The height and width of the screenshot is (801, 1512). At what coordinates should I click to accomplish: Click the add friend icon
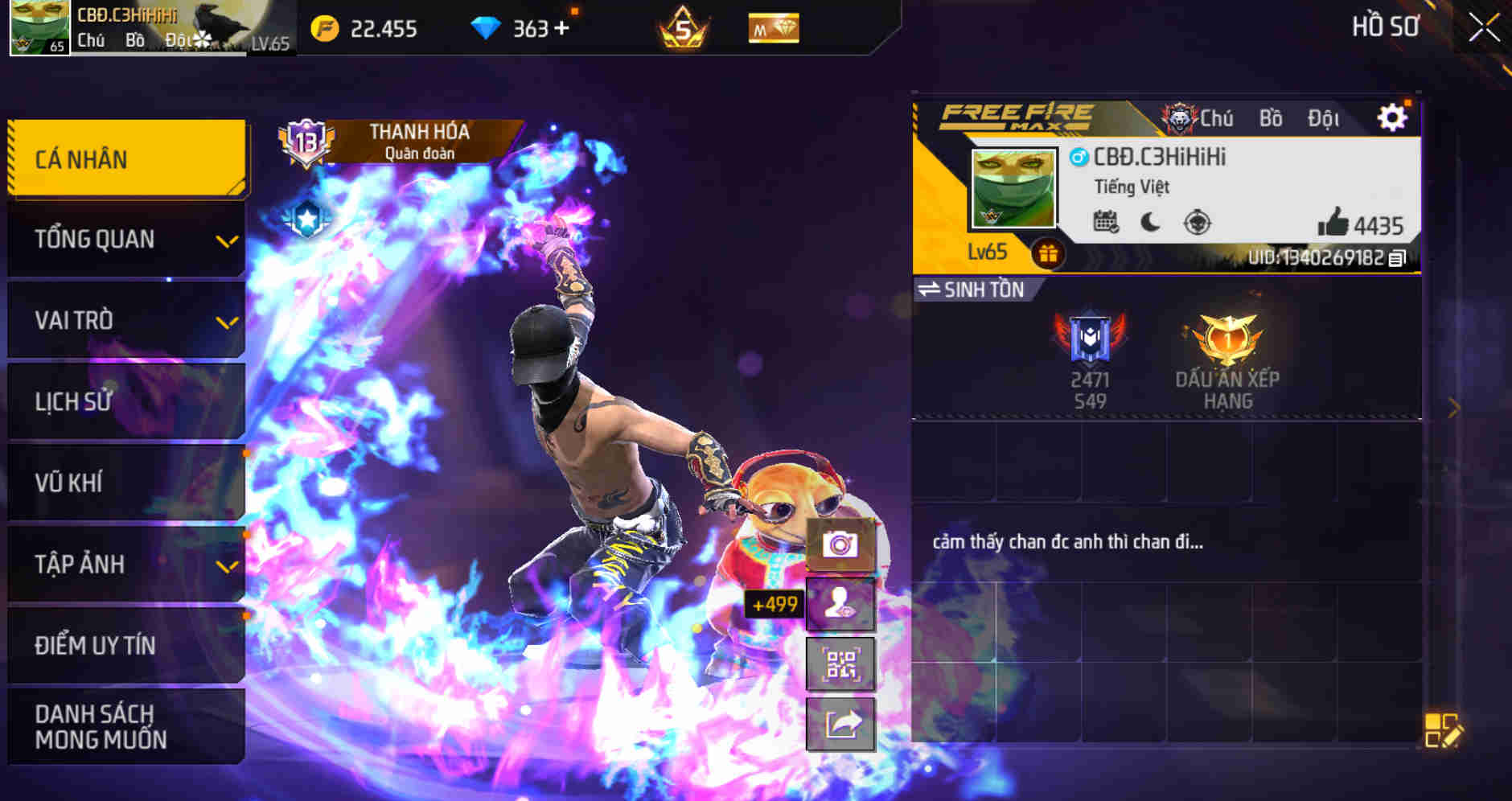[839, 604]
